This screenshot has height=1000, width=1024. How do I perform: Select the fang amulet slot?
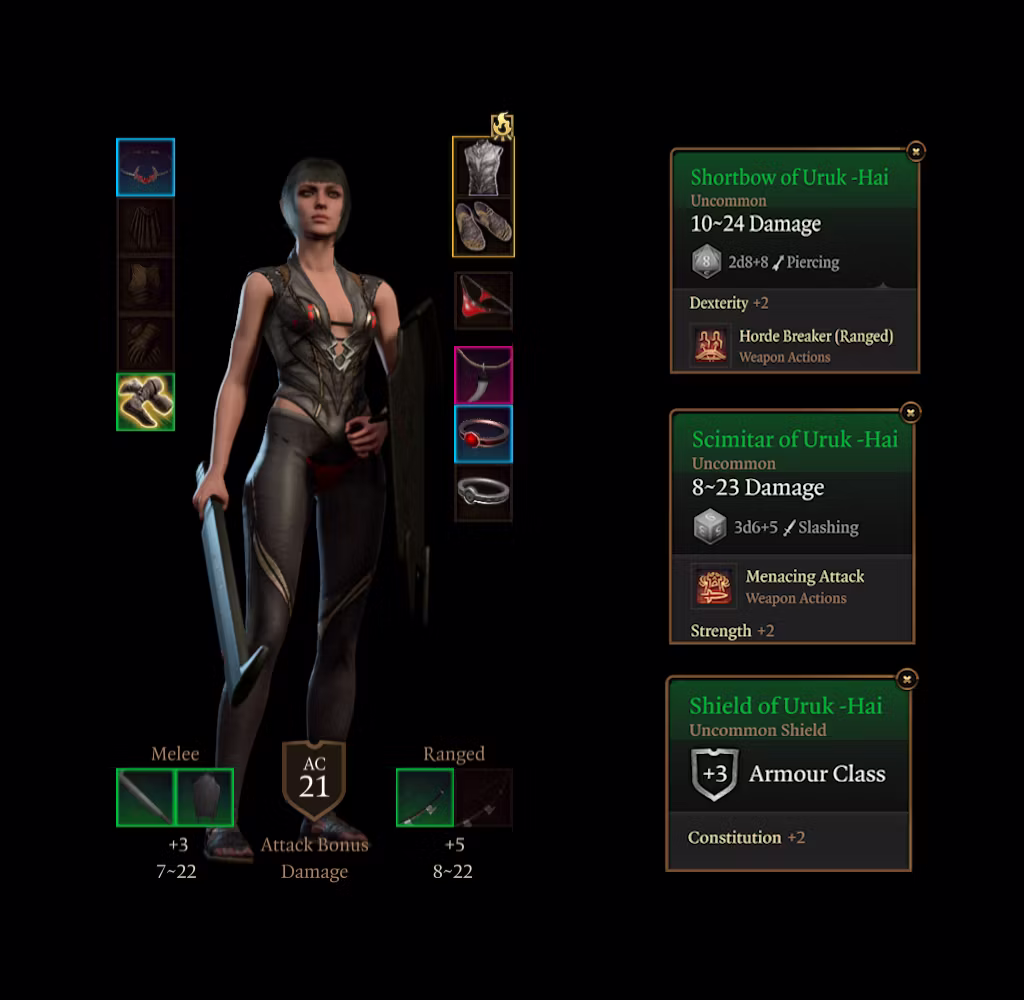[x=483, y=375]
